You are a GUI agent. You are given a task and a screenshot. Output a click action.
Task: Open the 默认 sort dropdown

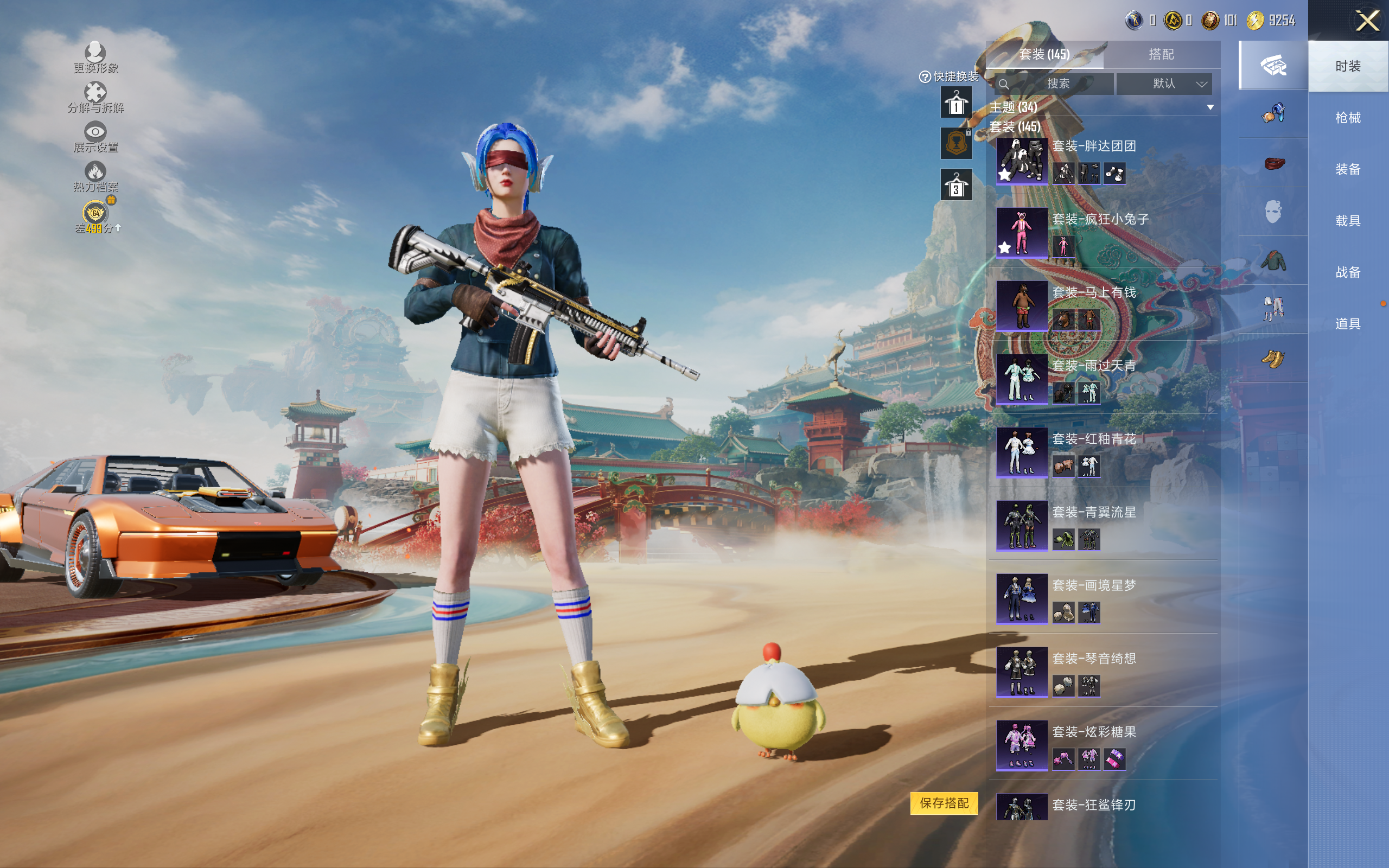[1164, 84]
